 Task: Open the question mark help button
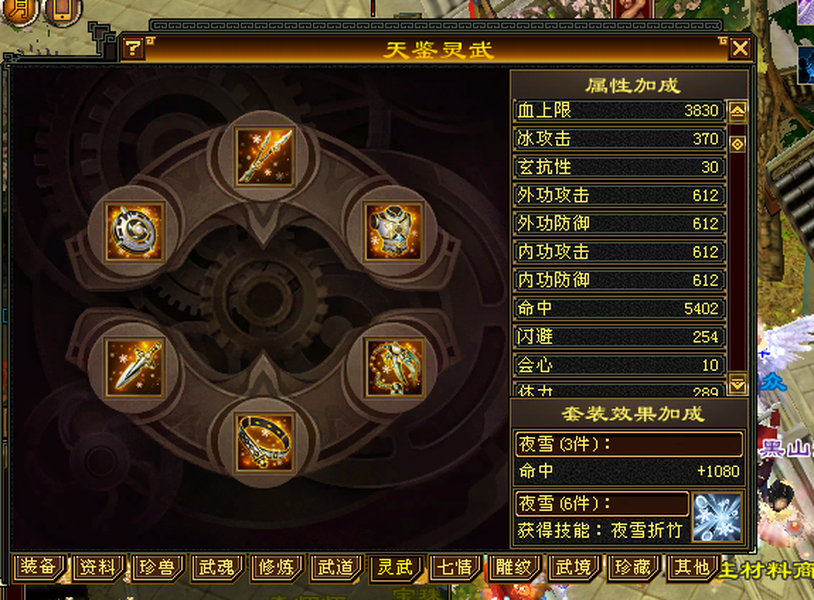(133, 49)
